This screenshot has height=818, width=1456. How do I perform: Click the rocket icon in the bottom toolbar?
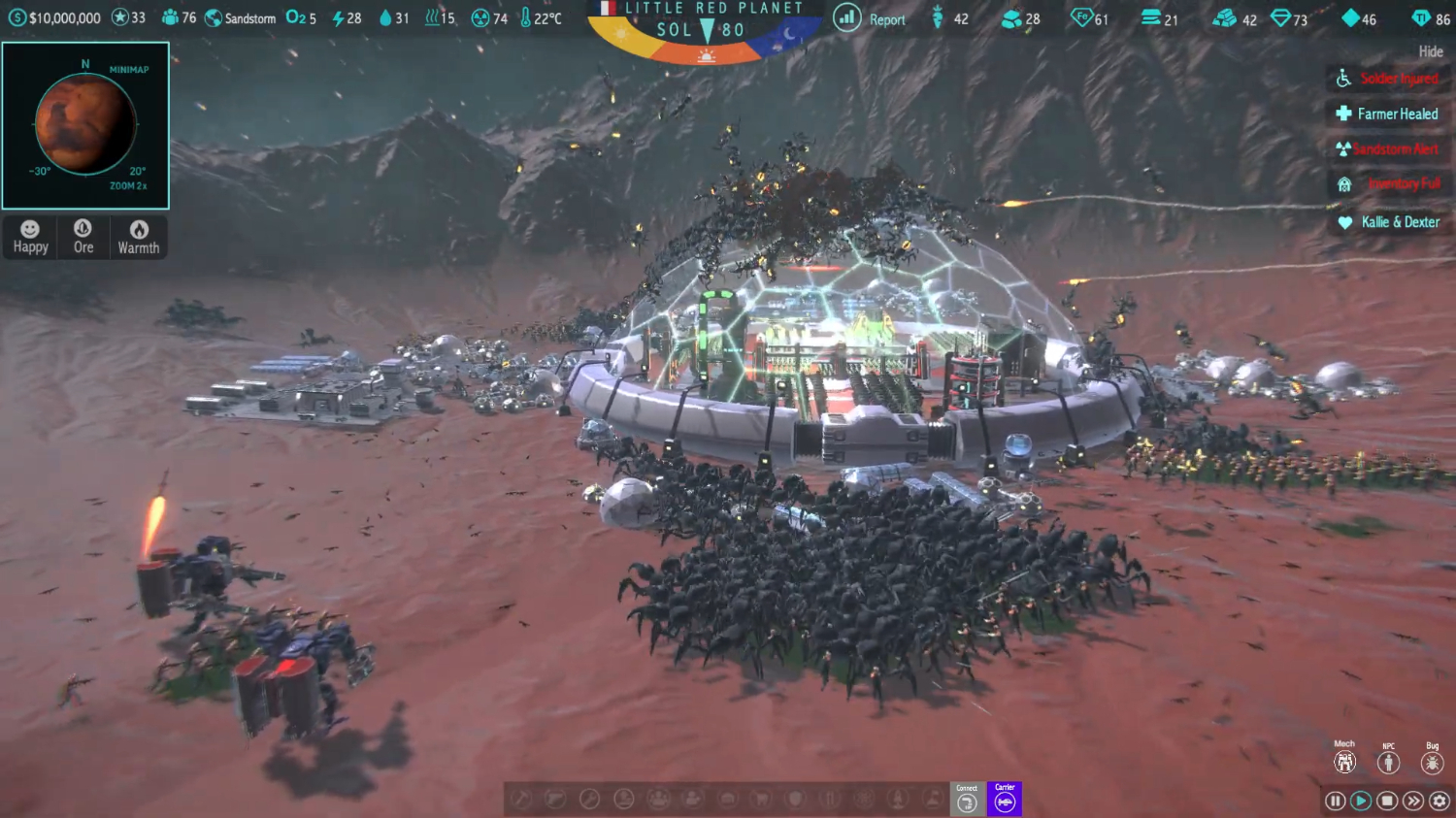898,799
